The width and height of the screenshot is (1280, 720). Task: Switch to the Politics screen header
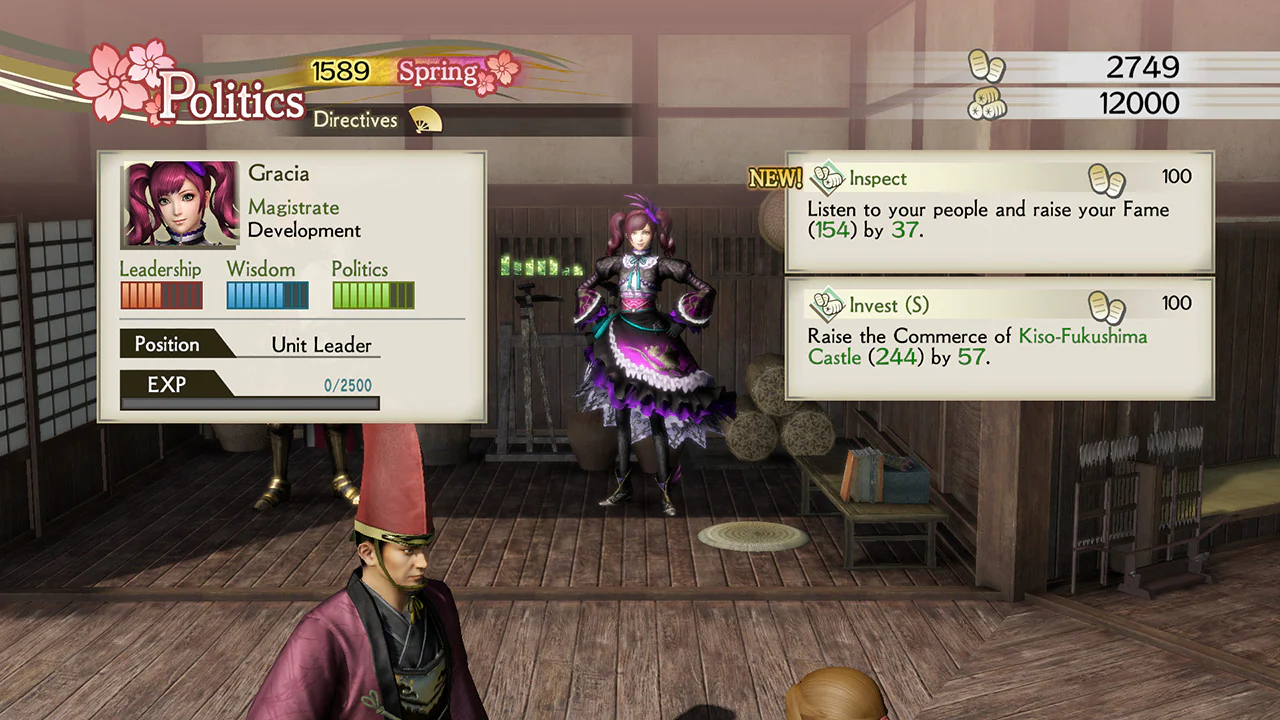click(x=232, y=98)
